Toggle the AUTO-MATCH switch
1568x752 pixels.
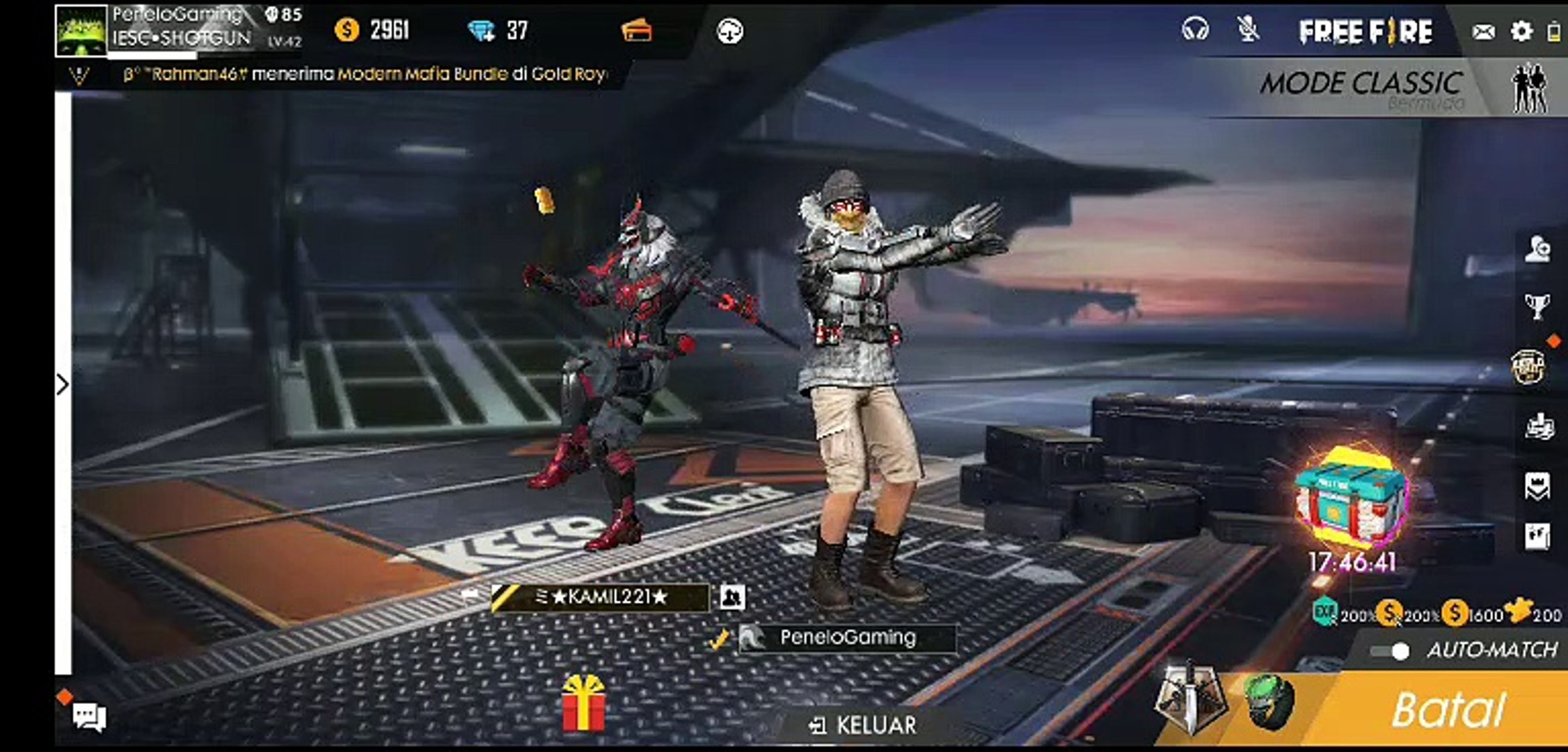coord(1390,651)
